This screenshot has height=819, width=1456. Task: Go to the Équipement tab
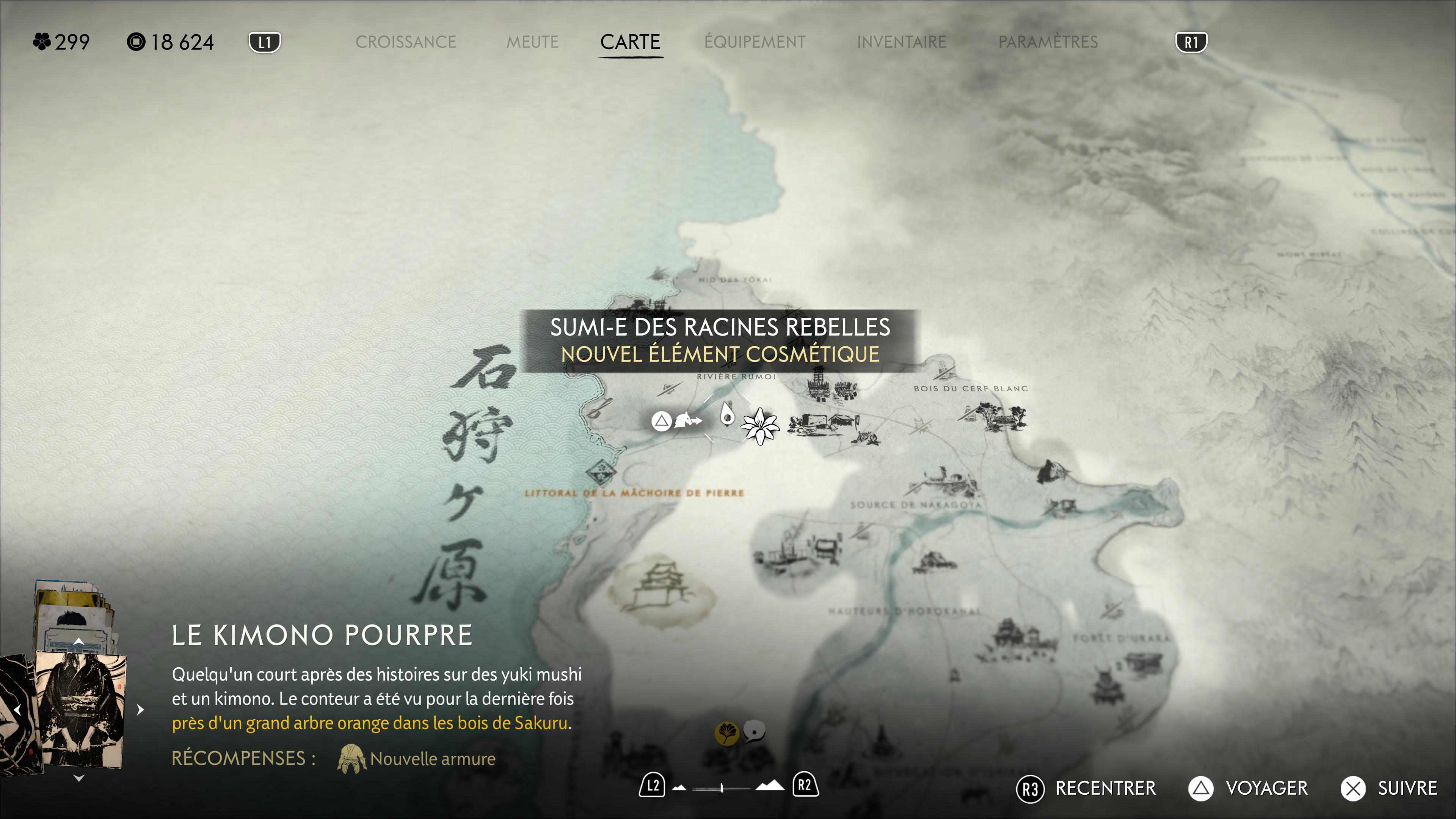pyautogui.click(x=755, y=42)
